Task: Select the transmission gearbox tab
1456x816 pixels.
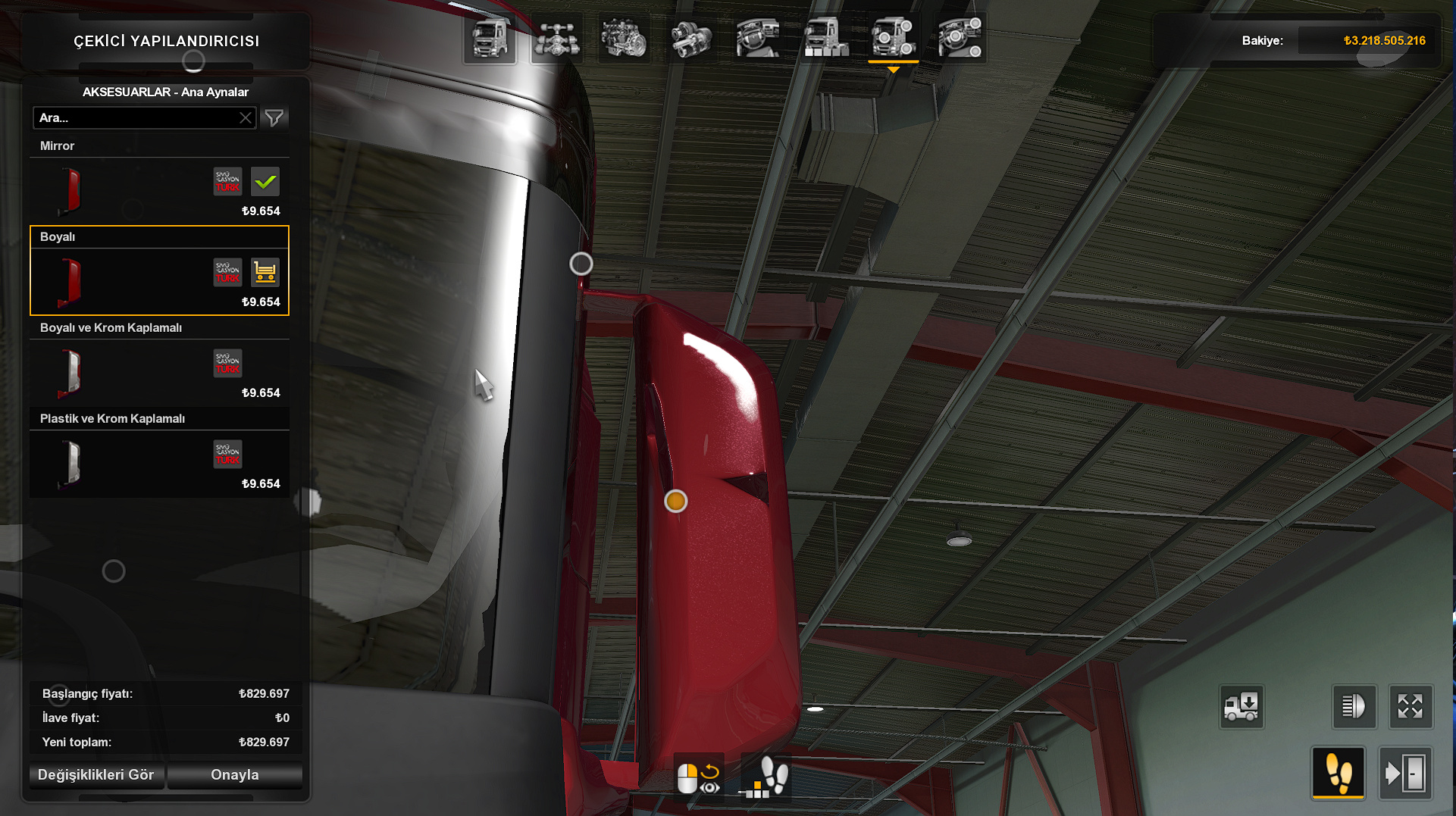Action: coord(690,38)
